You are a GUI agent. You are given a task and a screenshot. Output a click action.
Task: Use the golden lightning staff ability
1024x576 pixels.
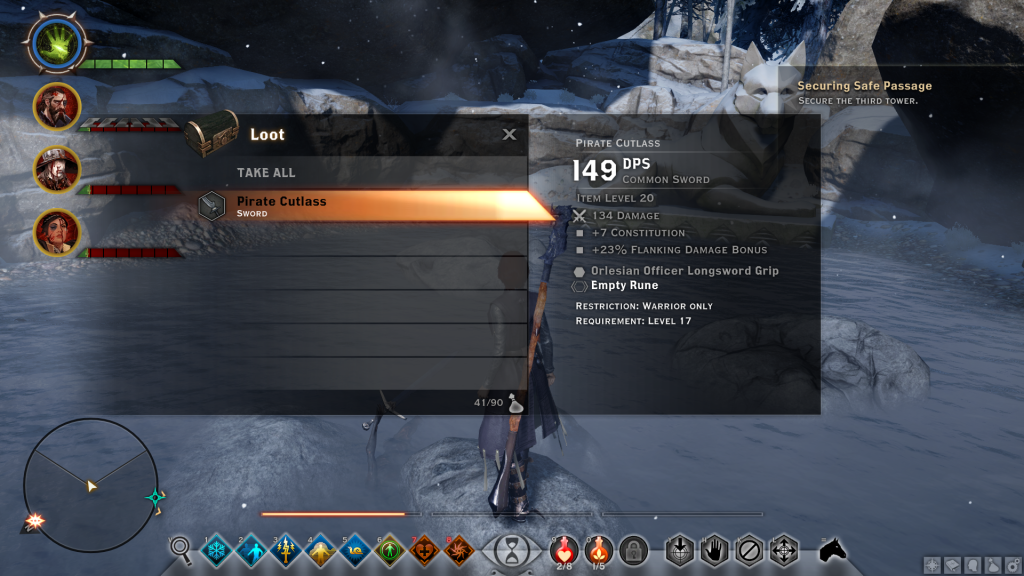(286, 549)
